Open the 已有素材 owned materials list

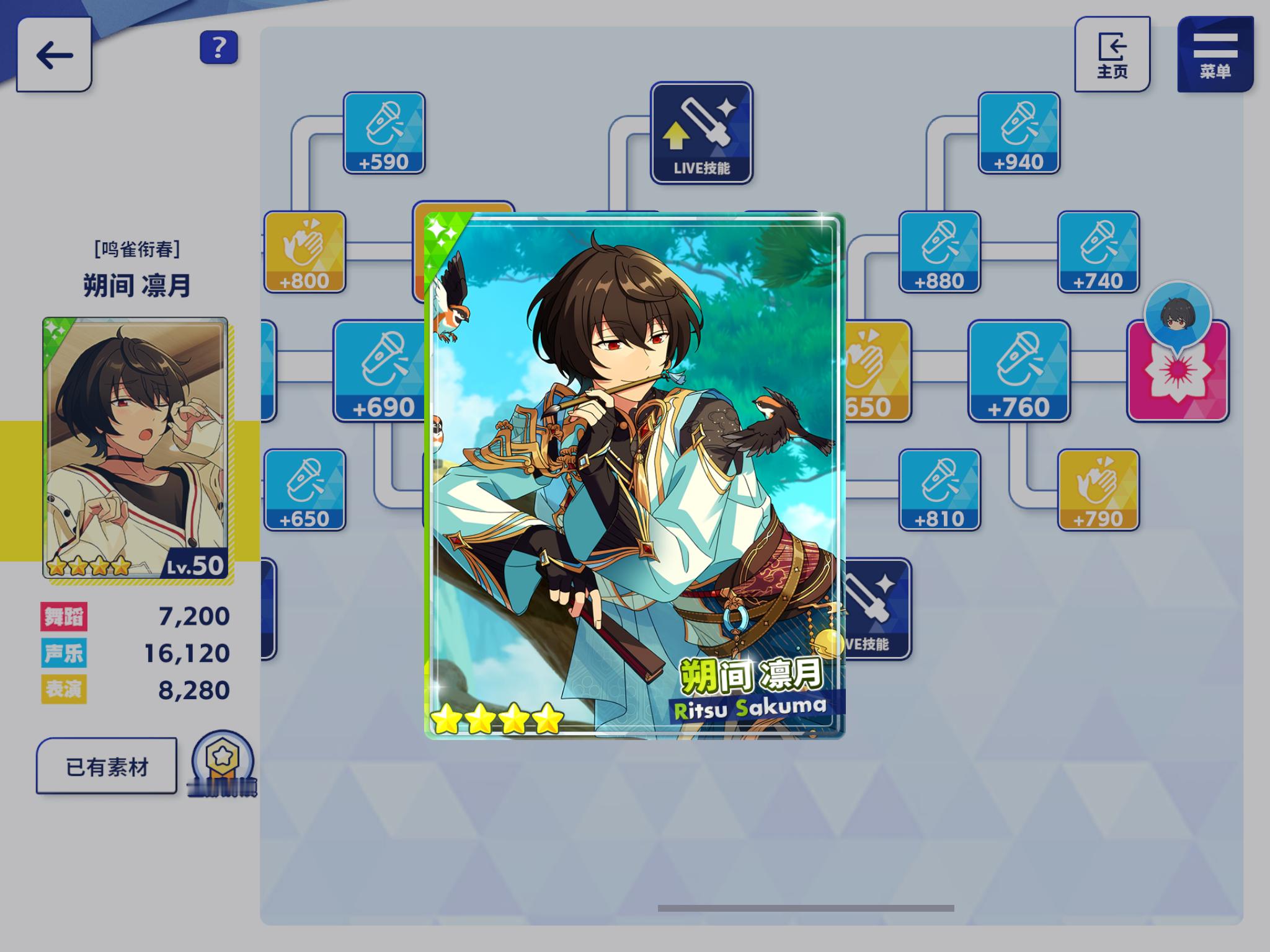[x=107, y=766]
